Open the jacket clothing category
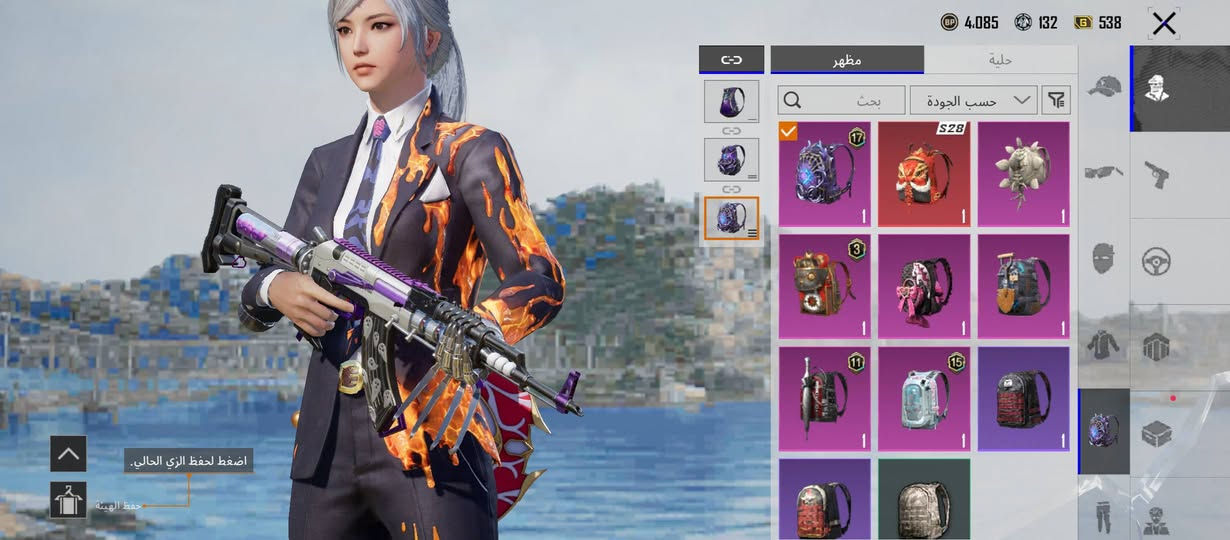This screenshot has width=1230, height=540. (x=1104, y=345)
